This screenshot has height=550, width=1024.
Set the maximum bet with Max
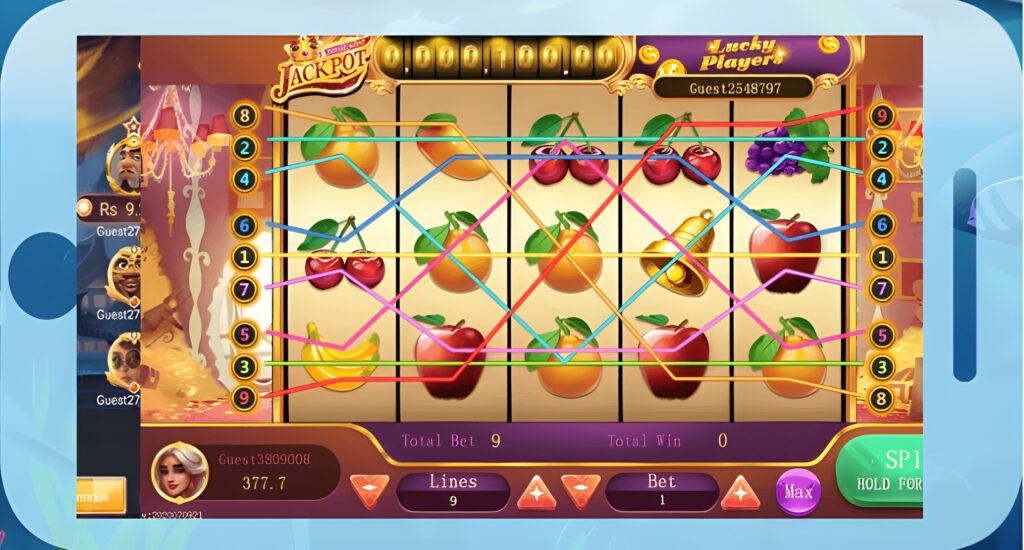click(798, 492)
